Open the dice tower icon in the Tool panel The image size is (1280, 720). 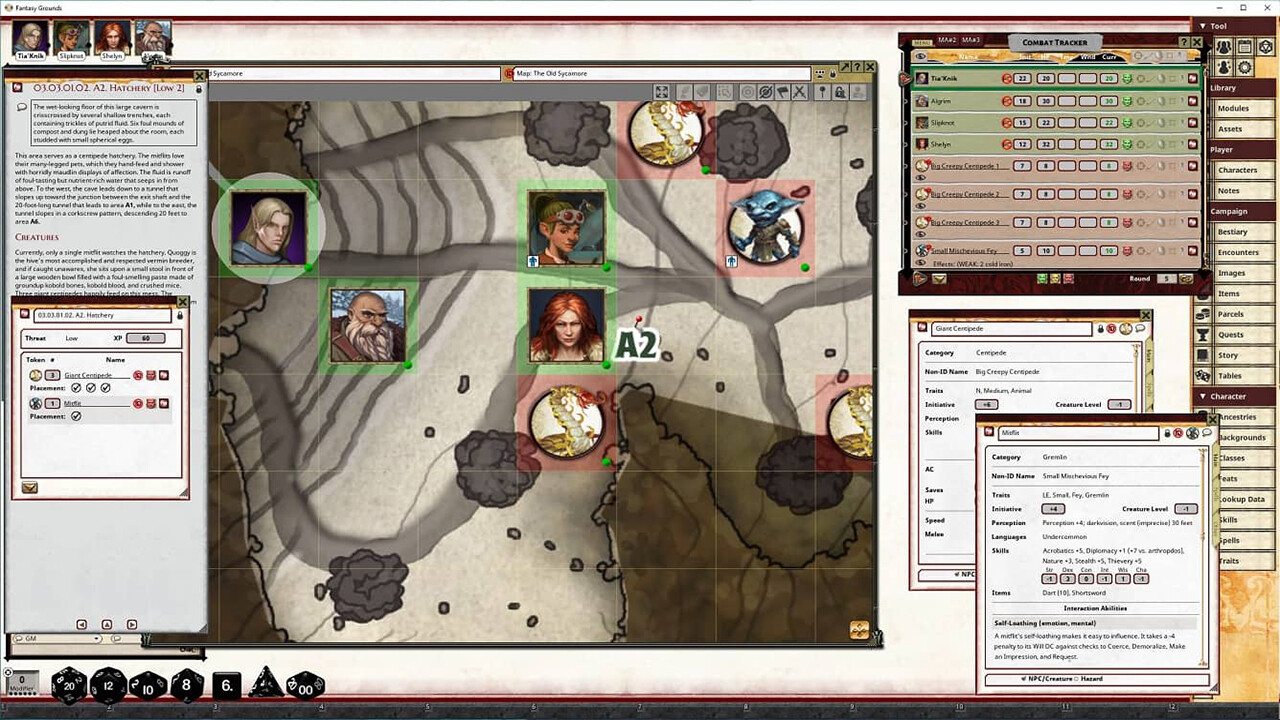point(1266,46)
